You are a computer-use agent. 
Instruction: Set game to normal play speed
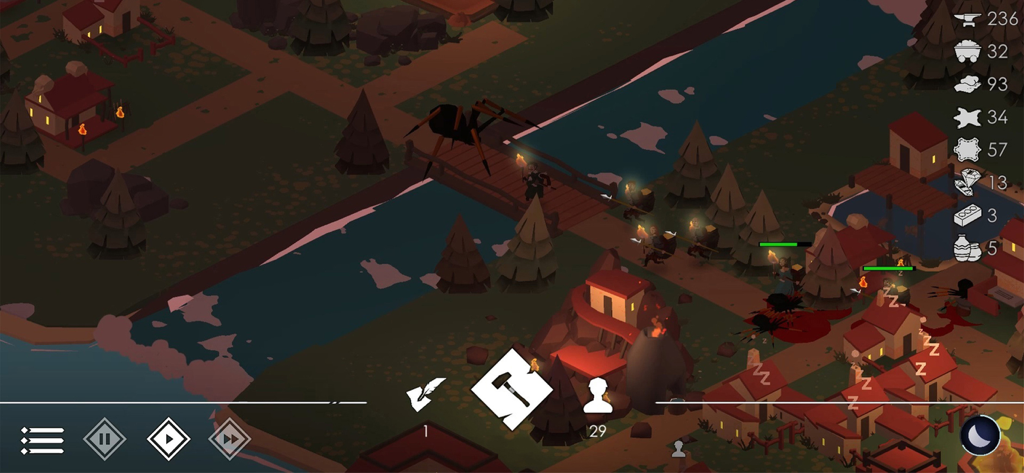pyautogui.click(x=168, y=439)
